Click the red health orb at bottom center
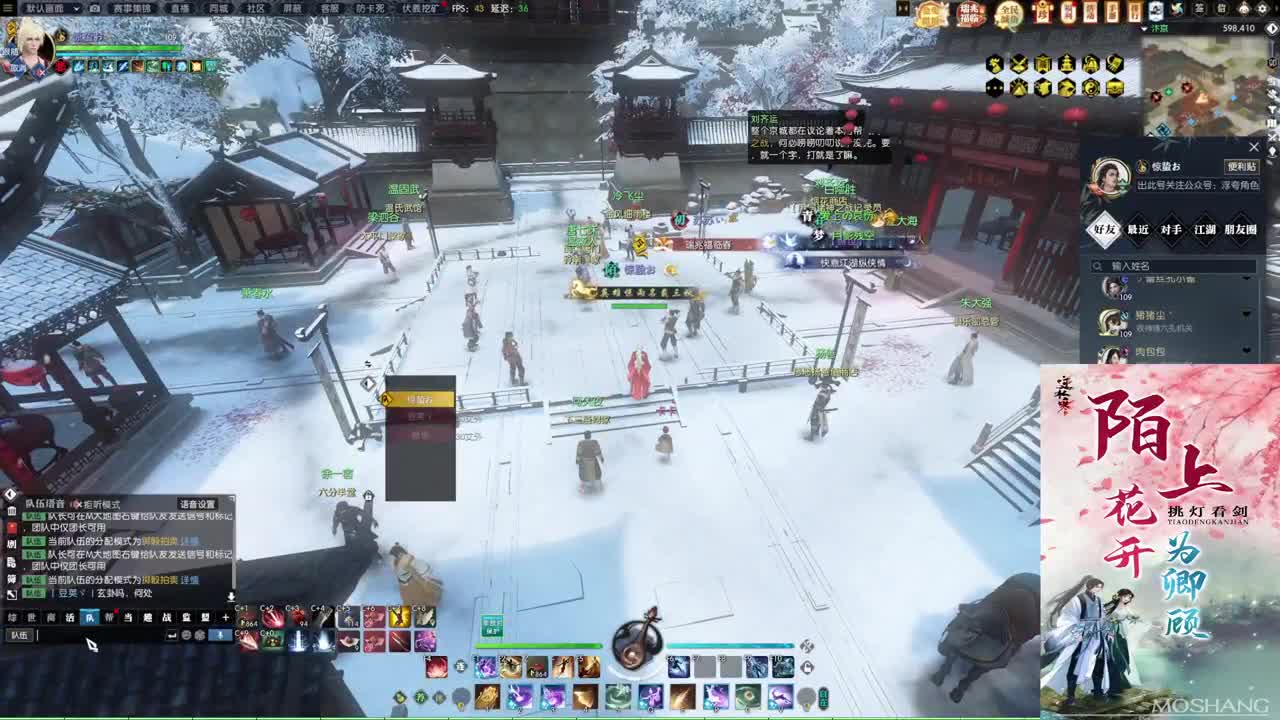 coord(434,667)
